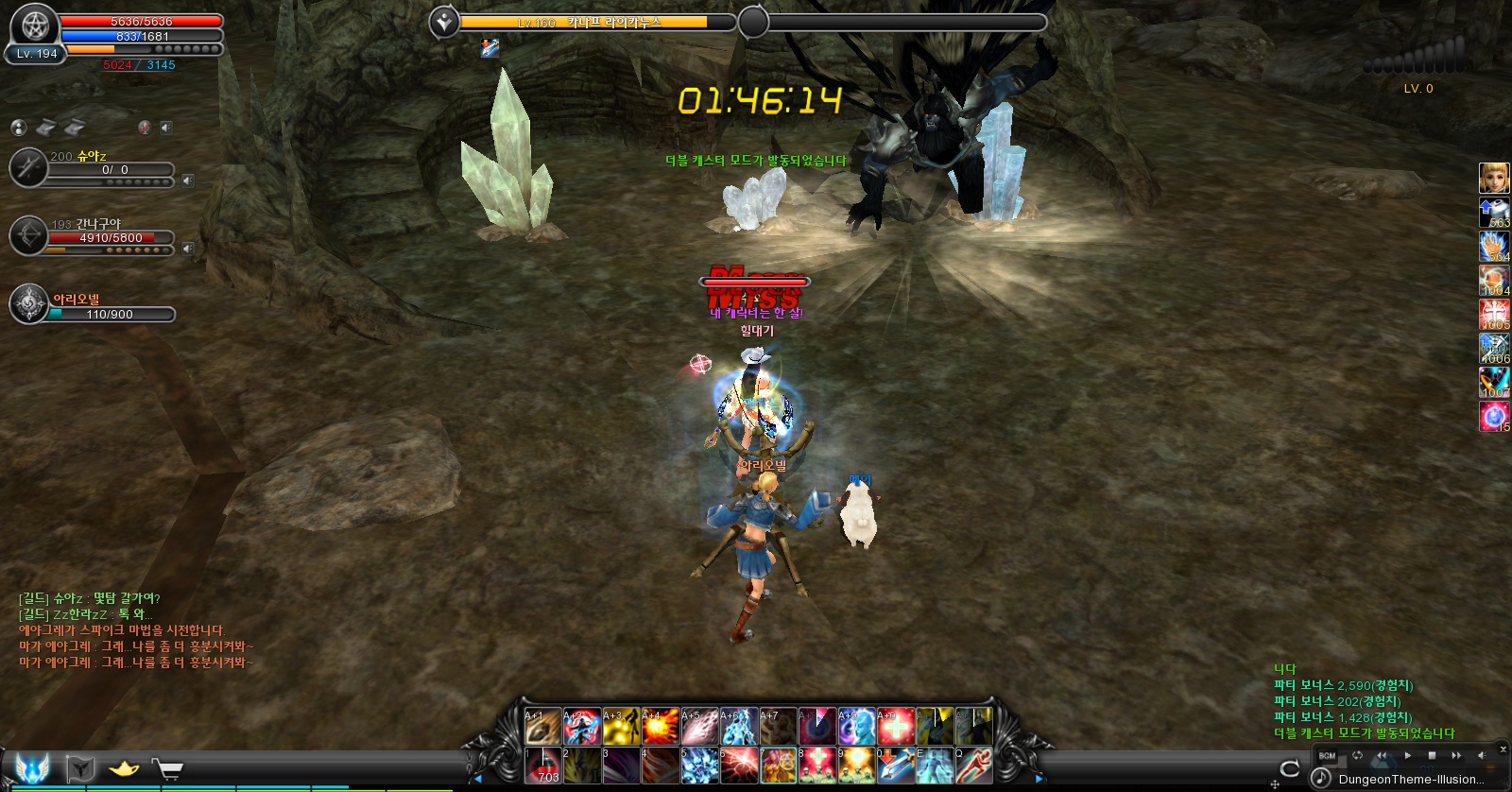Open the shopping cart cash shop
Viewport: 1512px width, 792px height.
(167, 769)
